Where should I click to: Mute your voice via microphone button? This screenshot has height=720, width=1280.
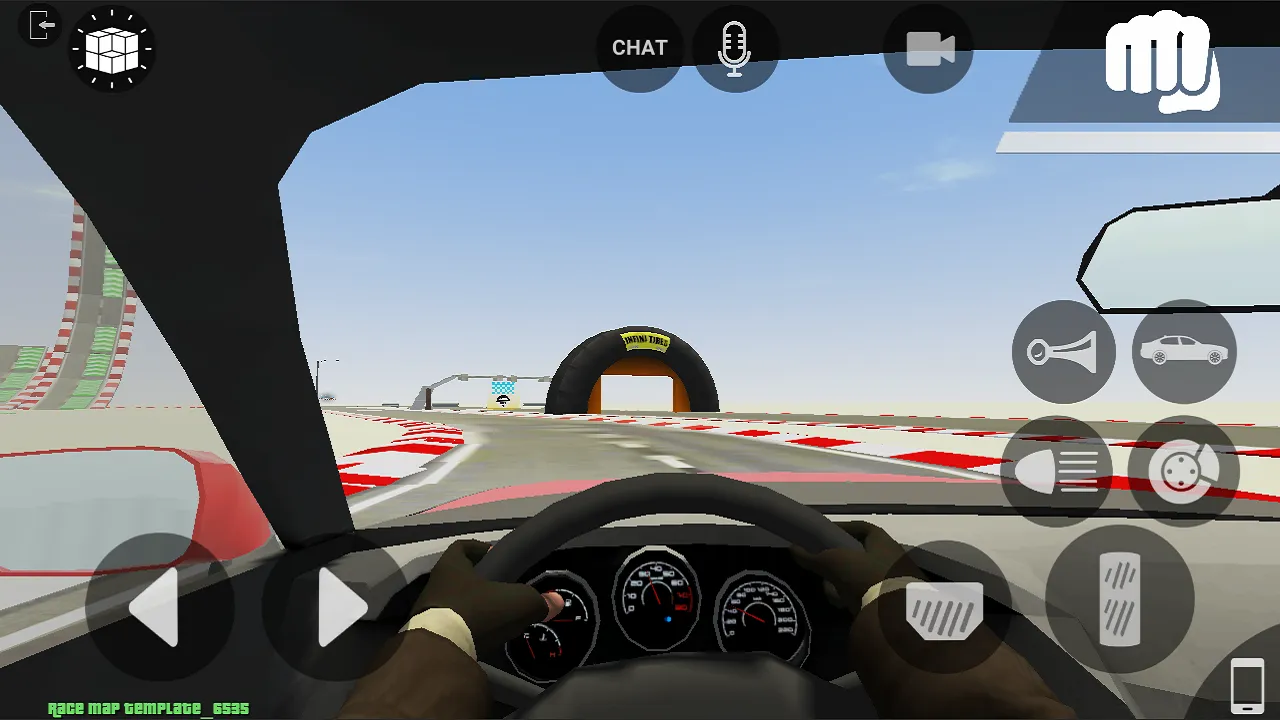coord(735,48)
